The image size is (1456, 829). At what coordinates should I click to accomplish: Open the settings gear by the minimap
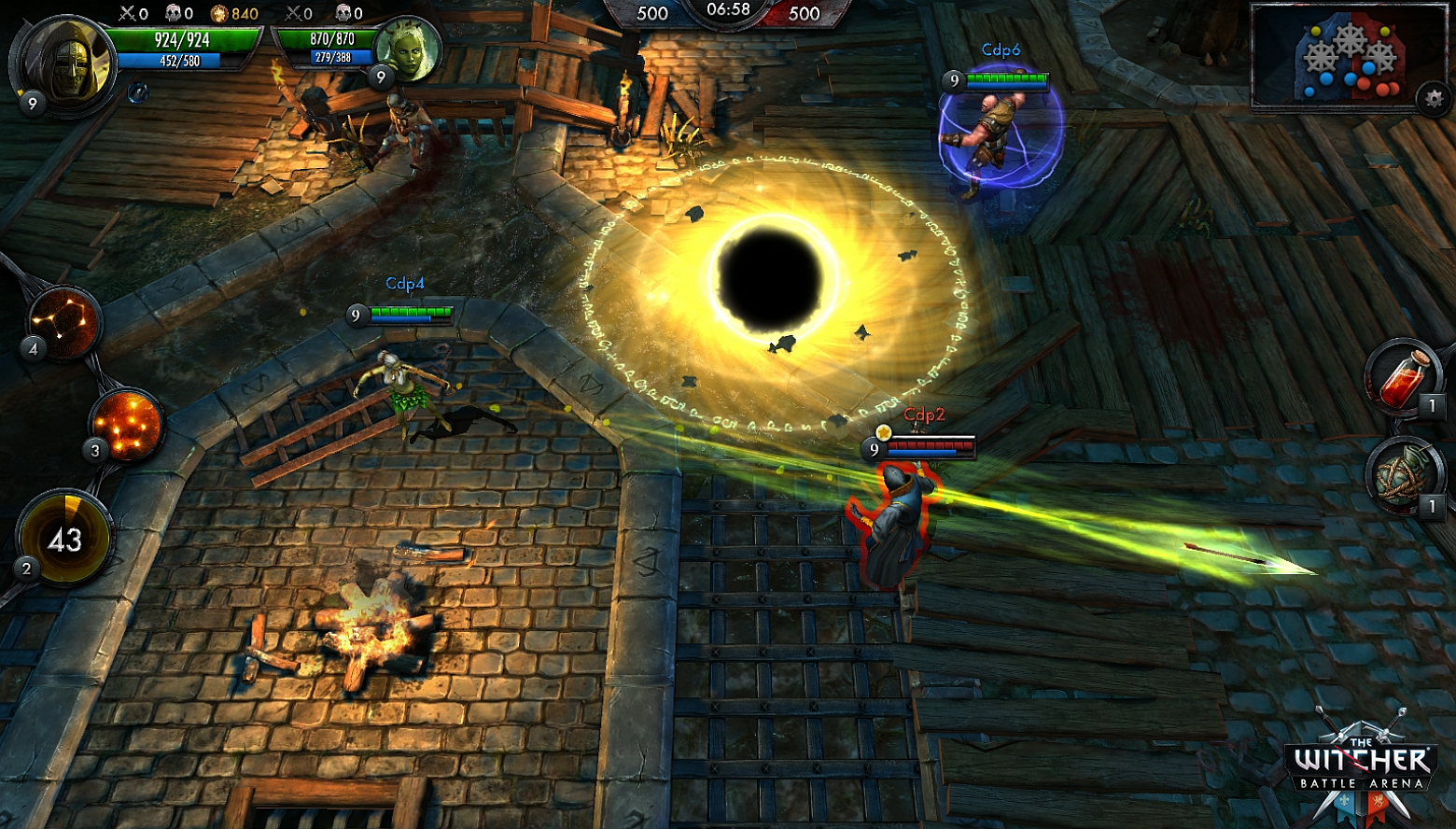pos(1435,99)
